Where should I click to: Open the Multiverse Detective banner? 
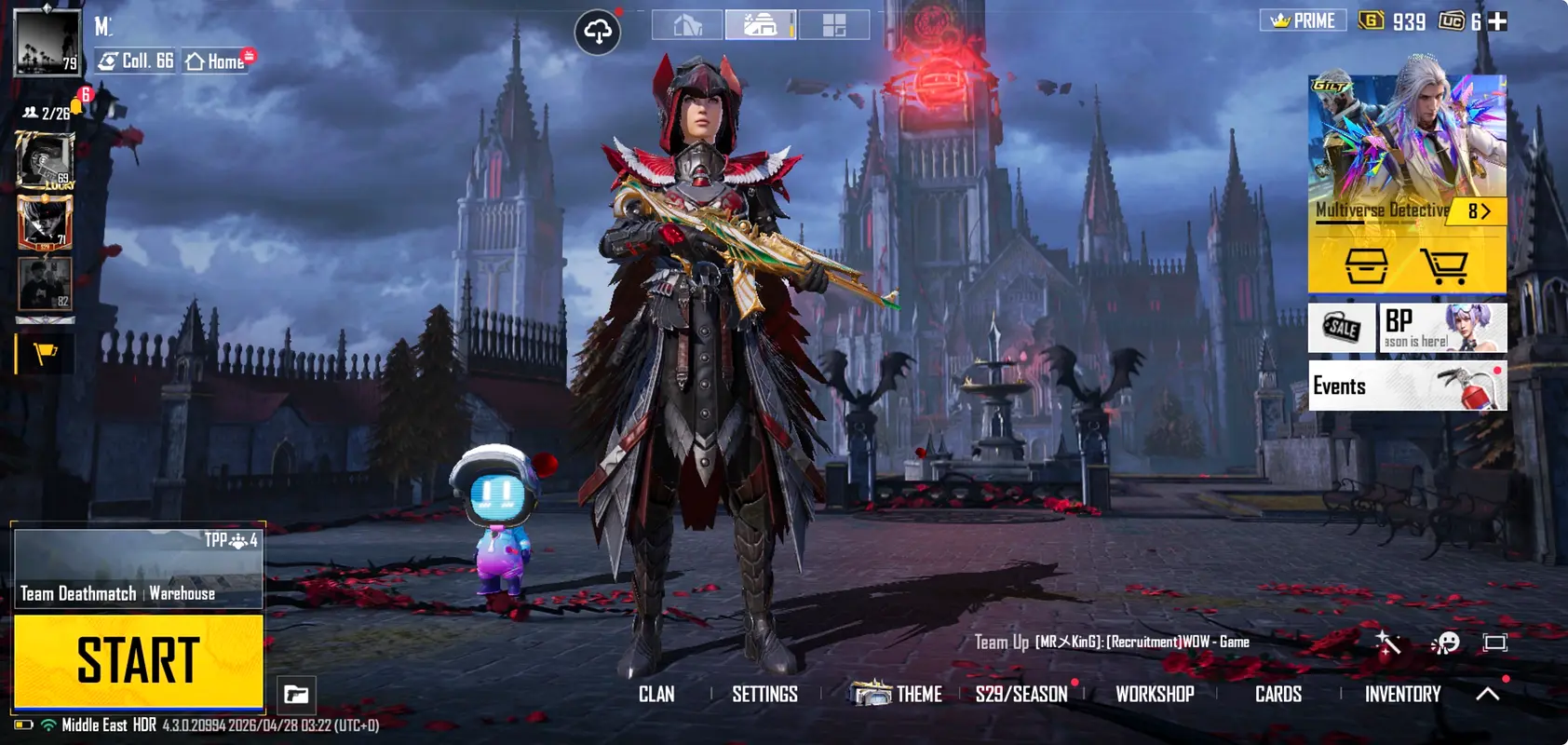pyautogui.click(x=1406, y=149)
